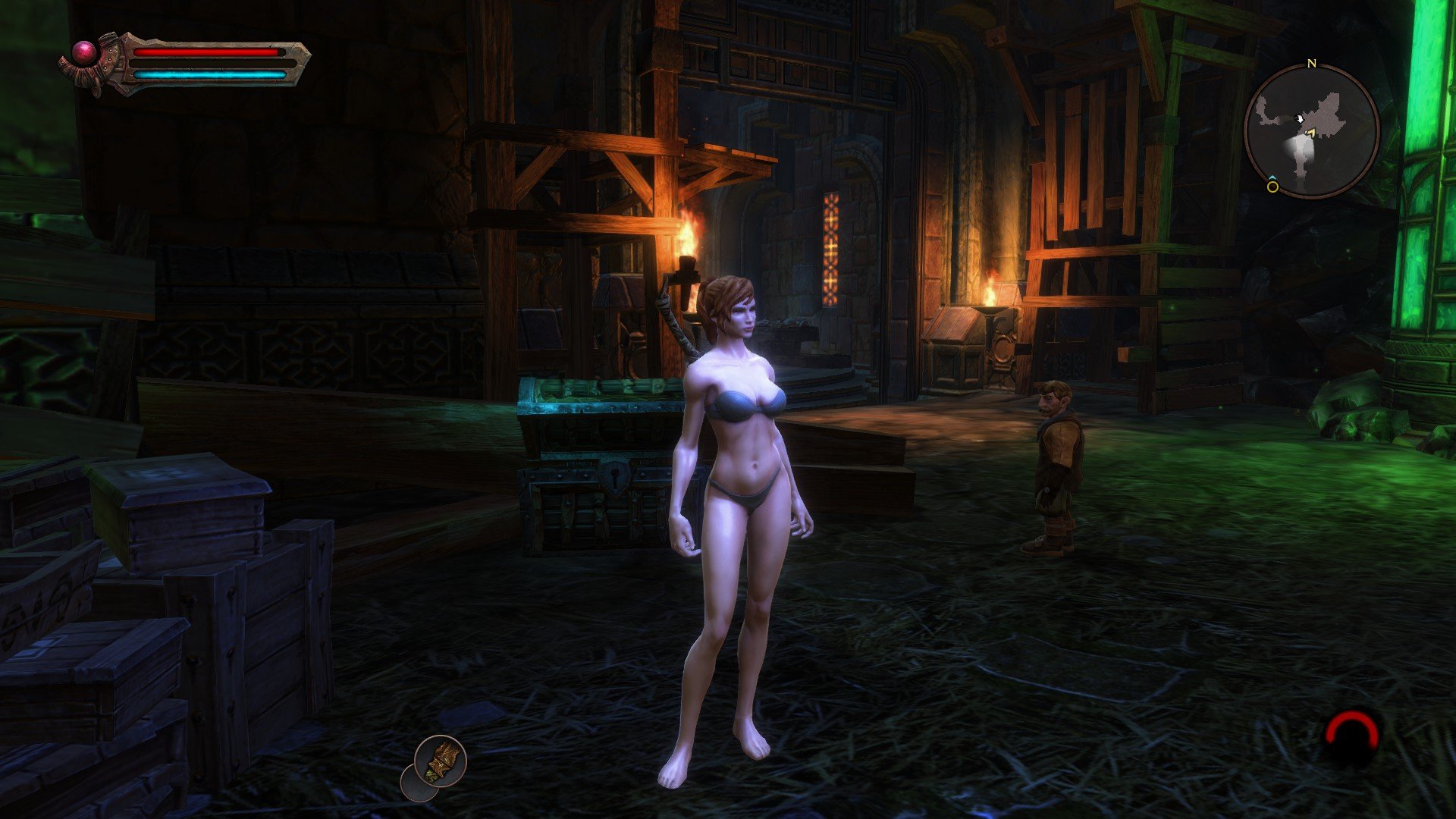This screenshot has height=819, width=1456.
Task: Click the circular minimap
Action: tap(1312, 131)
